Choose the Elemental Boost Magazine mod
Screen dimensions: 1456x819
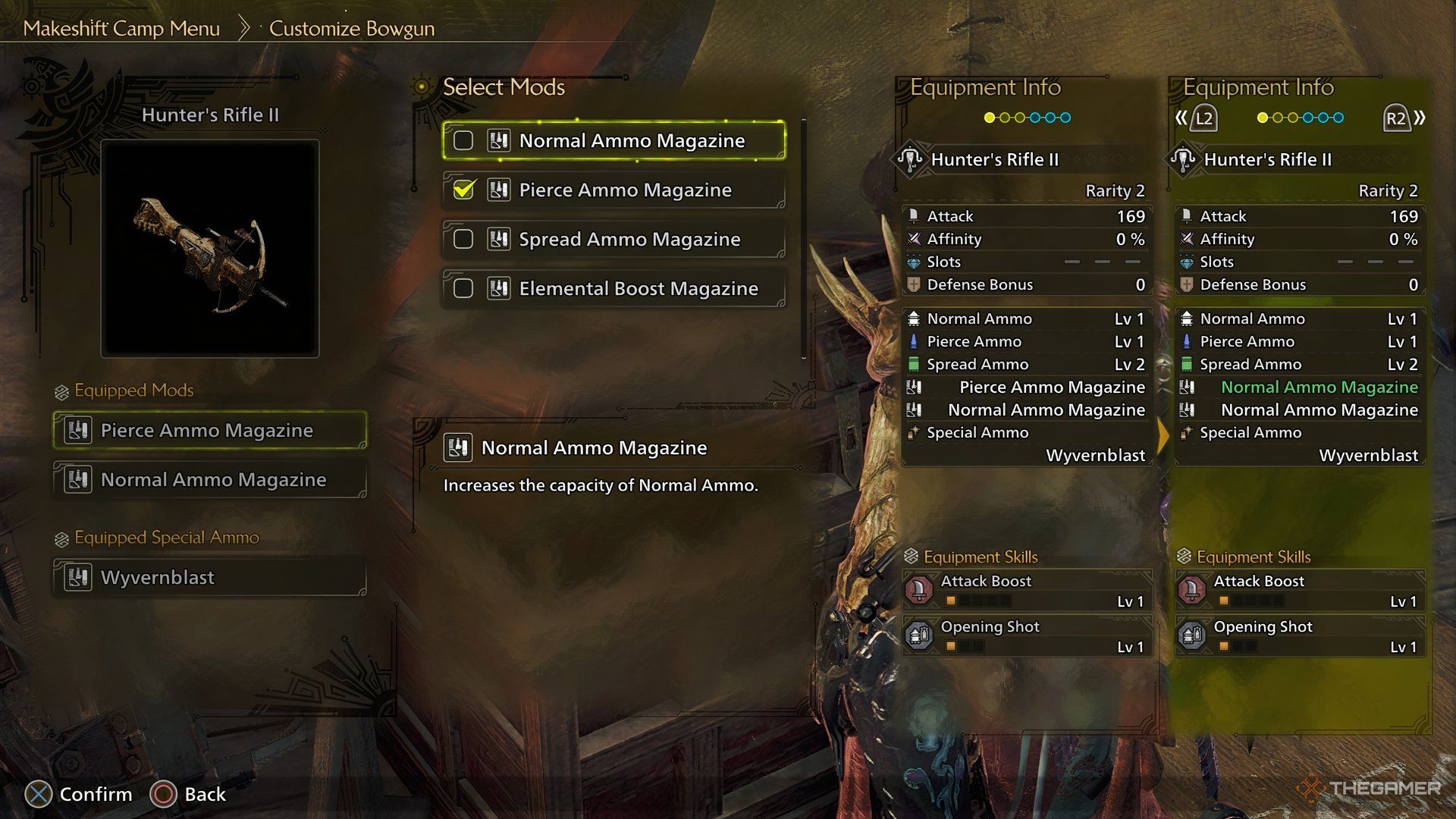pos(614,289)
